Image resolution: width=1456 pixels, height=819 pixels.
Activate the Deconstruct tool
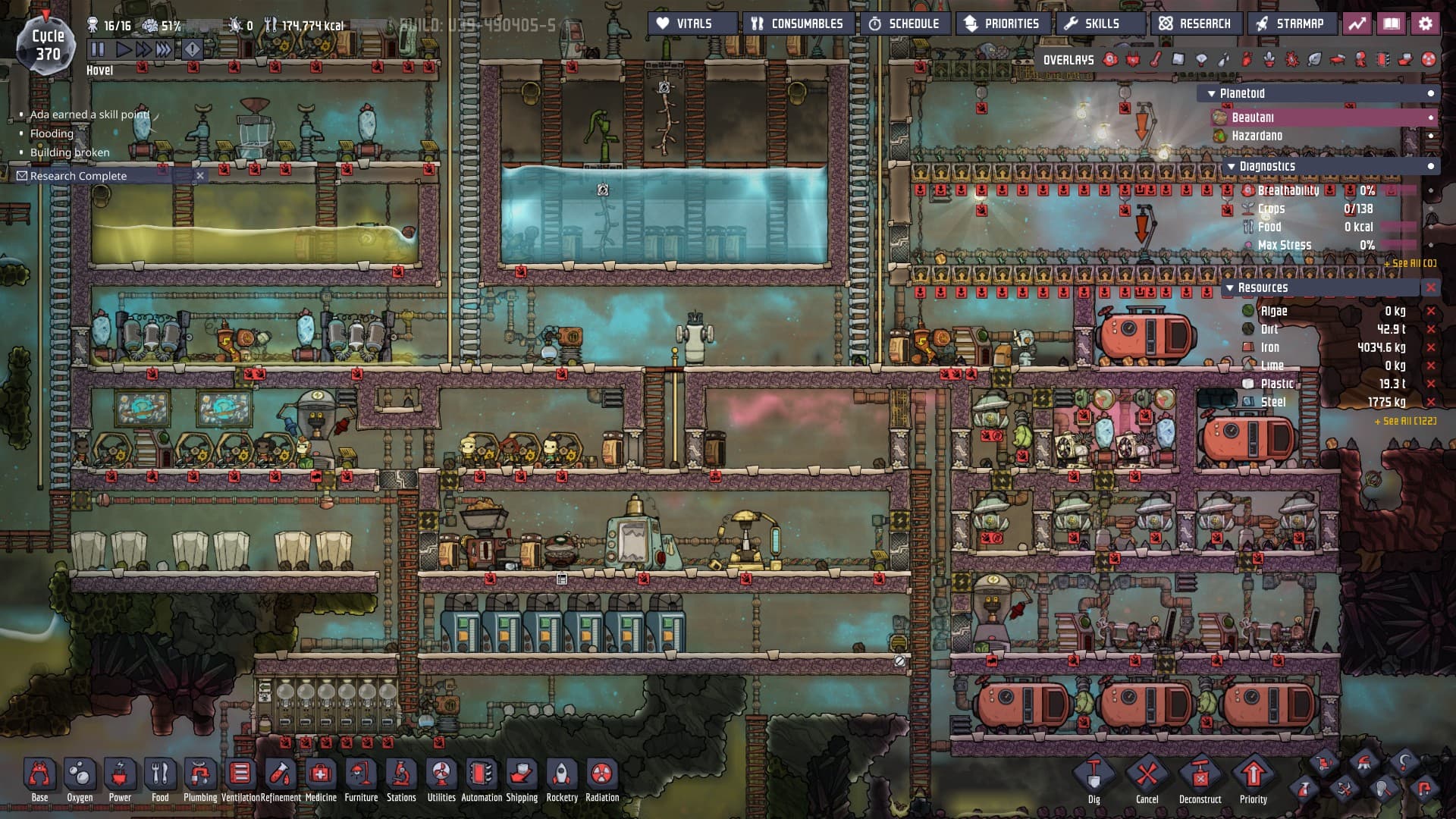click(x=1200, y=777)
